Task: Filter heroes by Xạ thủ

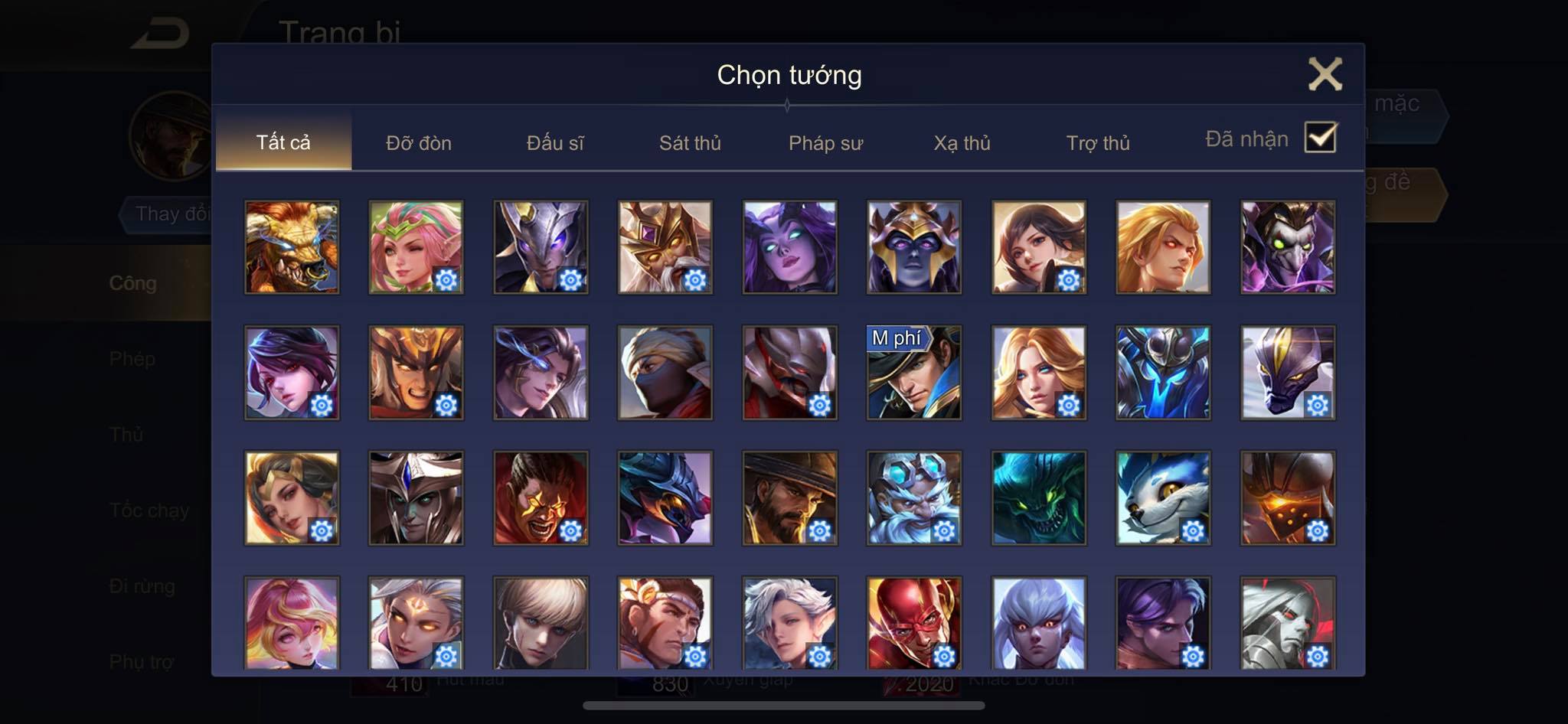Action: coord(962,142)
